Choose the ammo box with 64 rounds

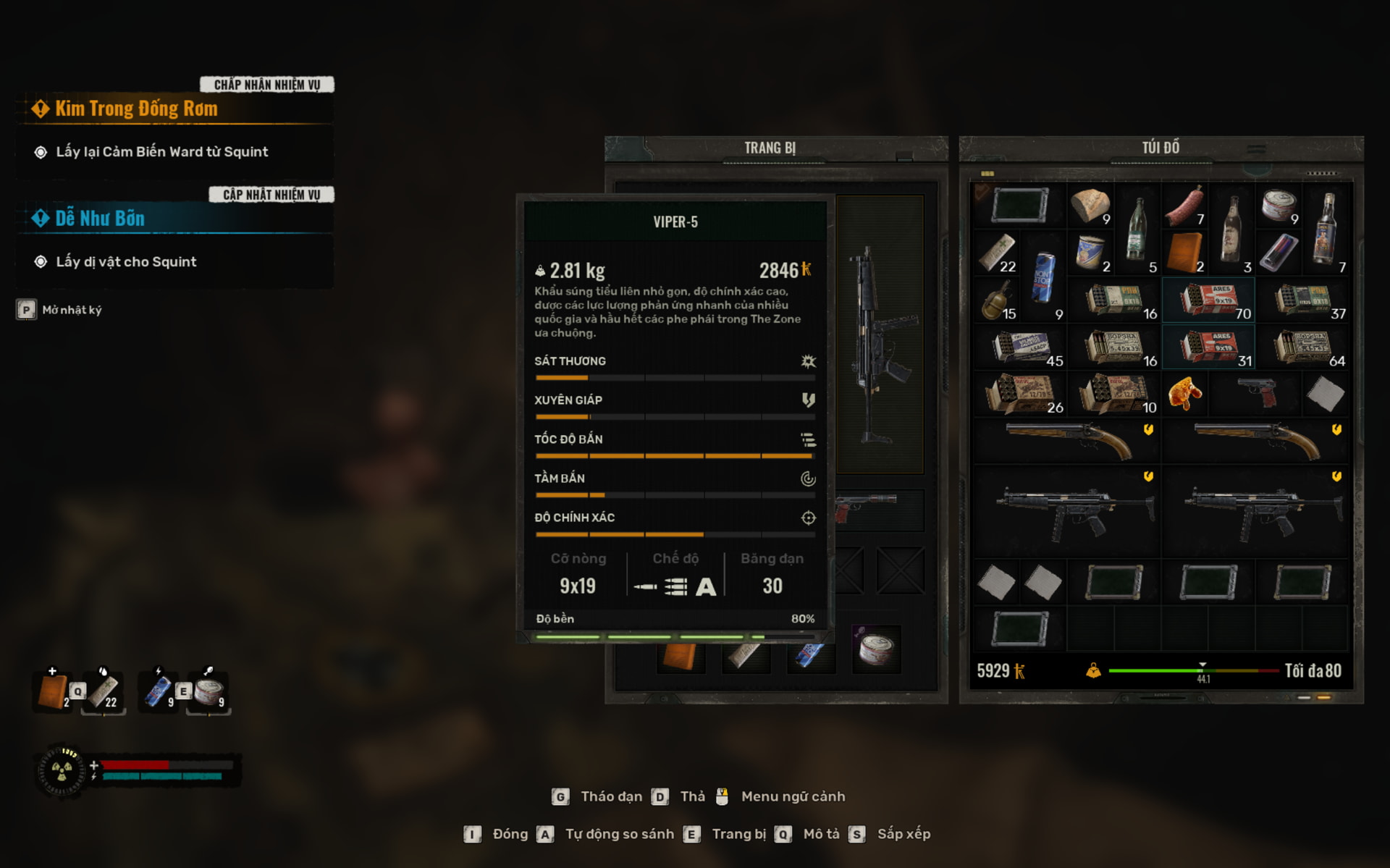pos(1302,347)
